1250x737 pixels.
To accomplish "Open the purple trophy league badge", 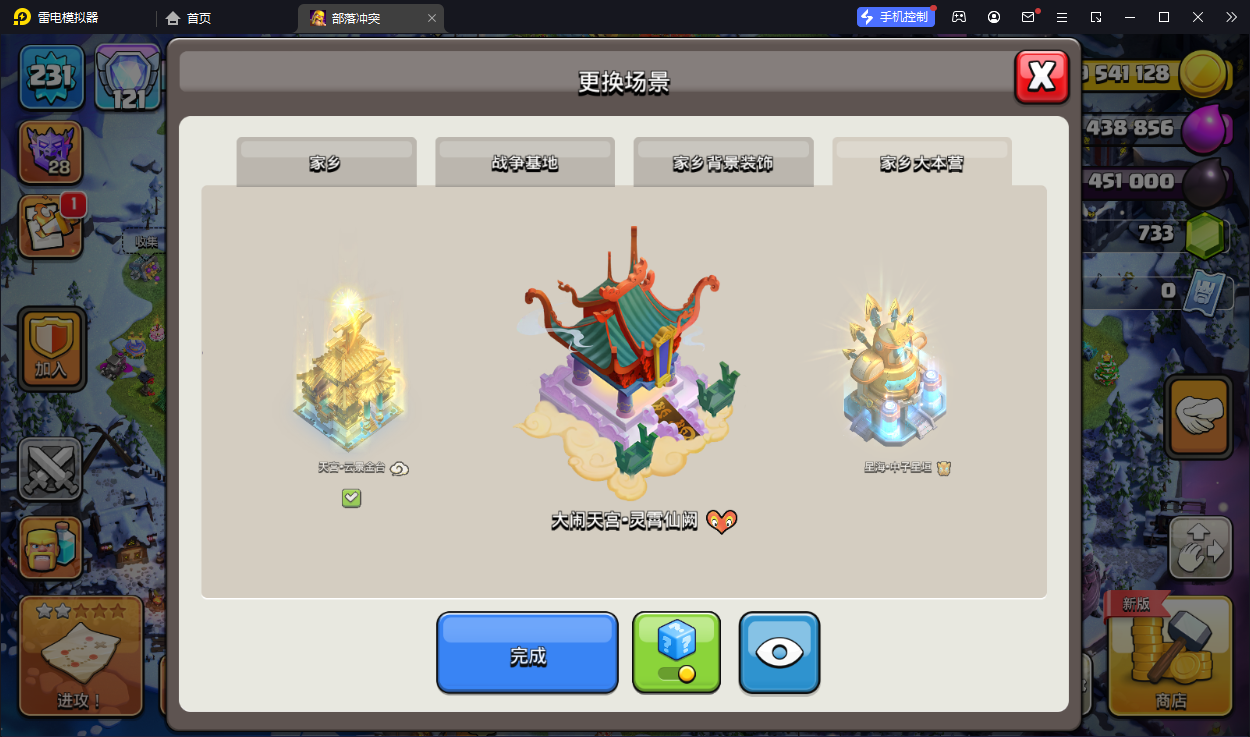I will pos(50,152).
